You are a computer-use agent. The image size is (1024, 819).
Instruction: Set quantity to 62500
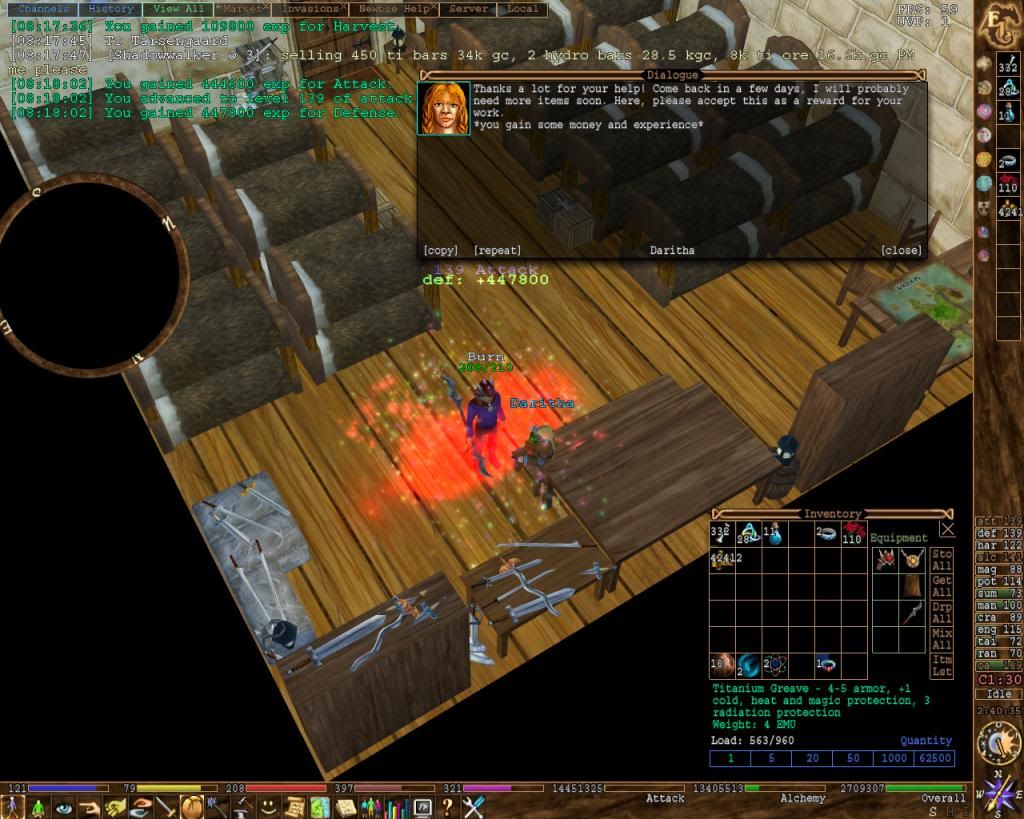coord(934,758)
